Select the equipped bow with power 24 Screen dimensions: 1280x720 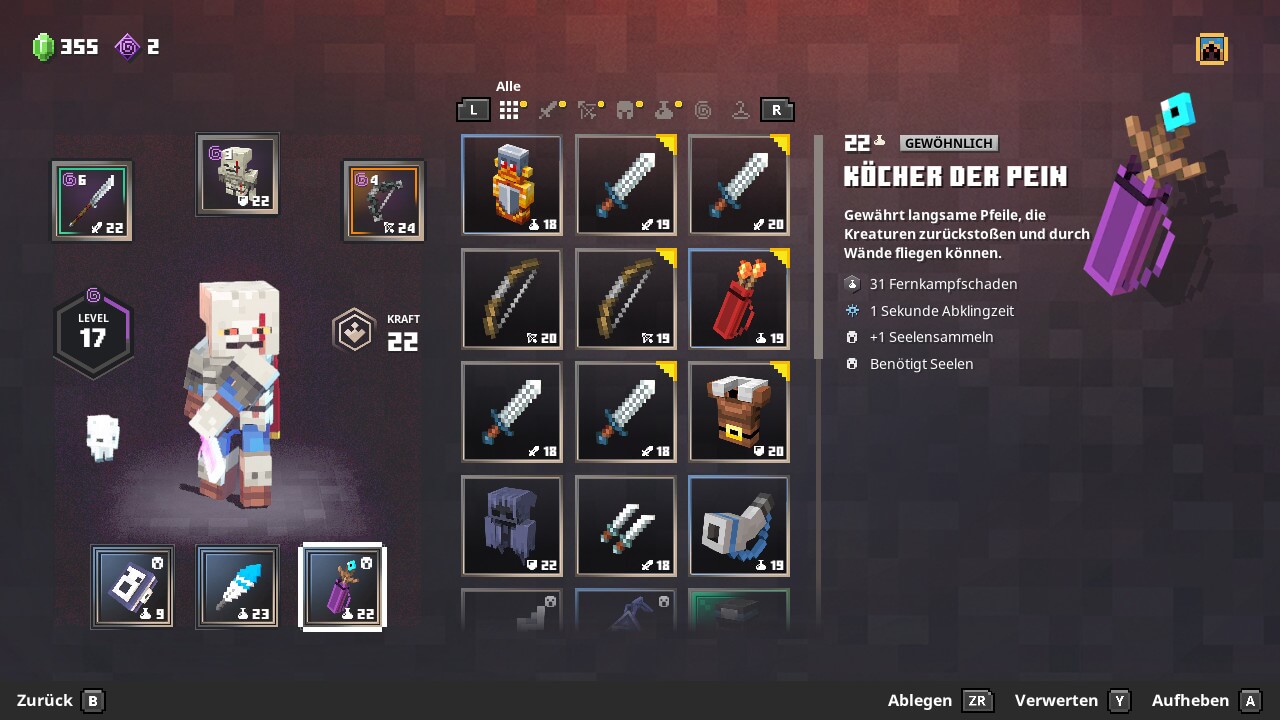[384, 200]
